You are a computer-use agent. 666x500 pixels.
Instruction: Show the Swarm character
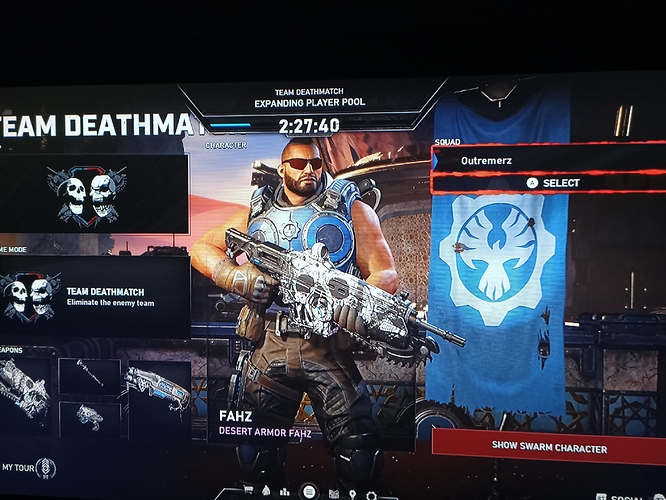click(548, 447)
